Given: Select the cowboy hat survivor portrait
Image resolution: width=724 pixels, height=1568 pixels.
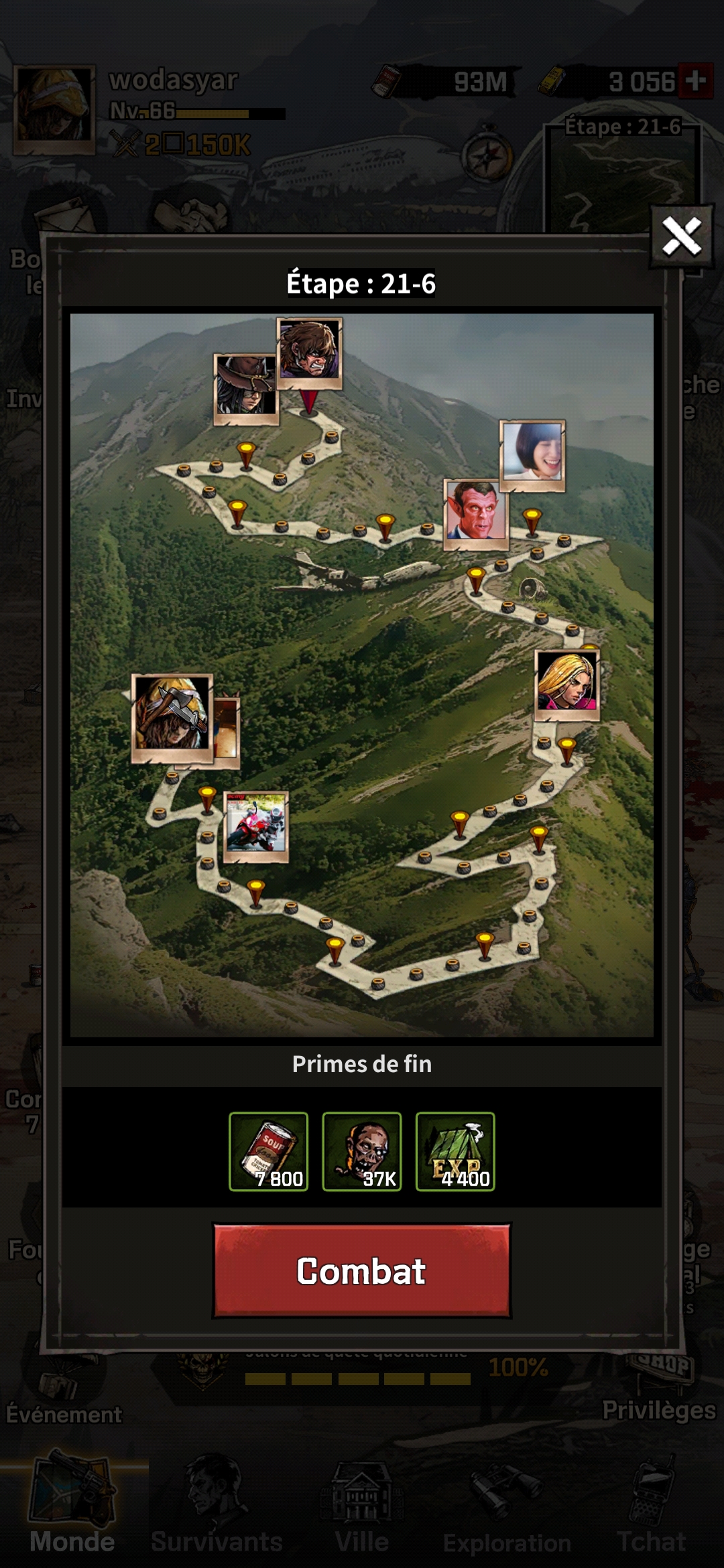Looking at the screenshot, I should [x=245, y=389].
